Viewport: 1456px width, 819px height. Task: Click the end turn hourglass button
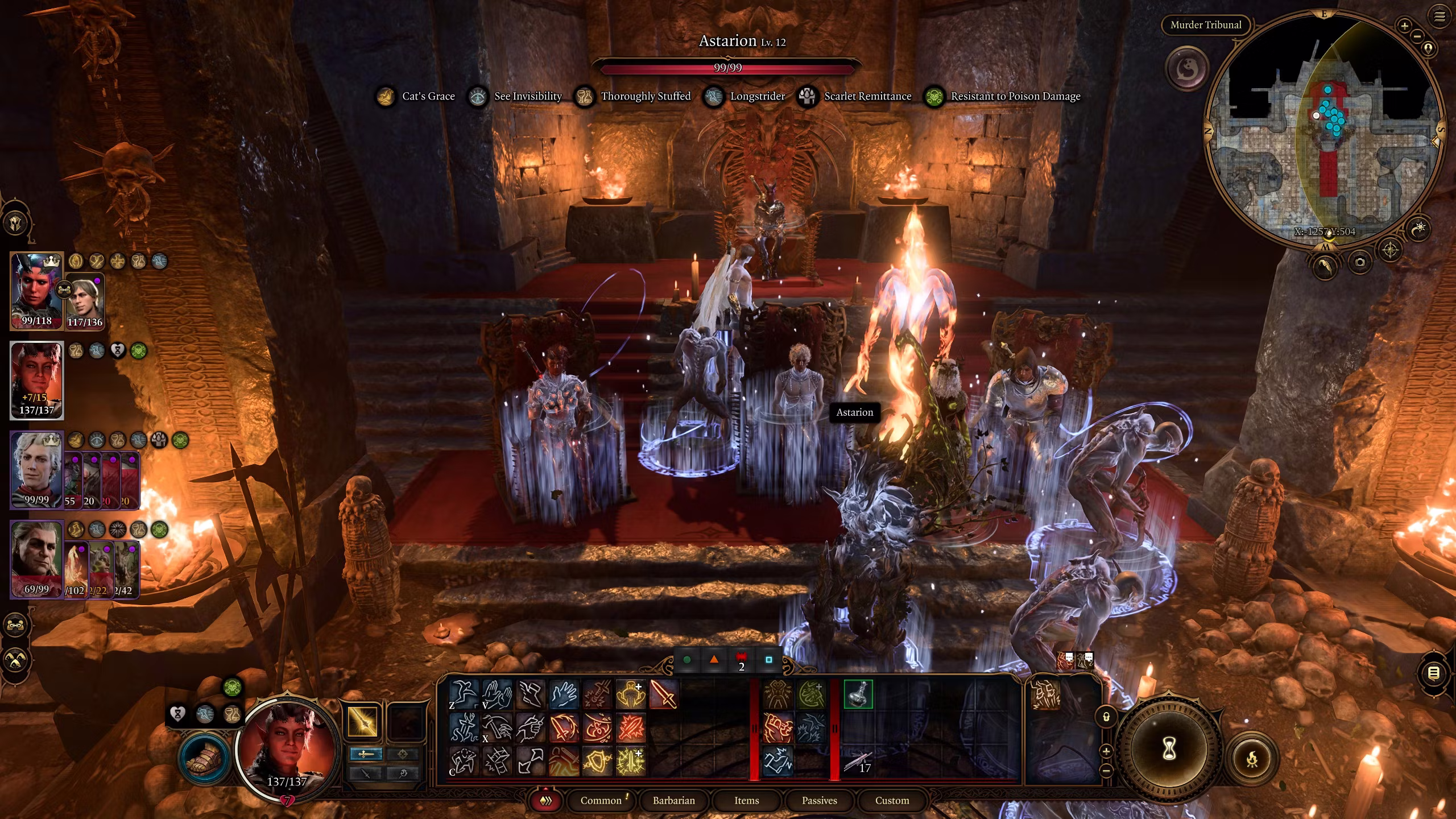(1169, 750)
